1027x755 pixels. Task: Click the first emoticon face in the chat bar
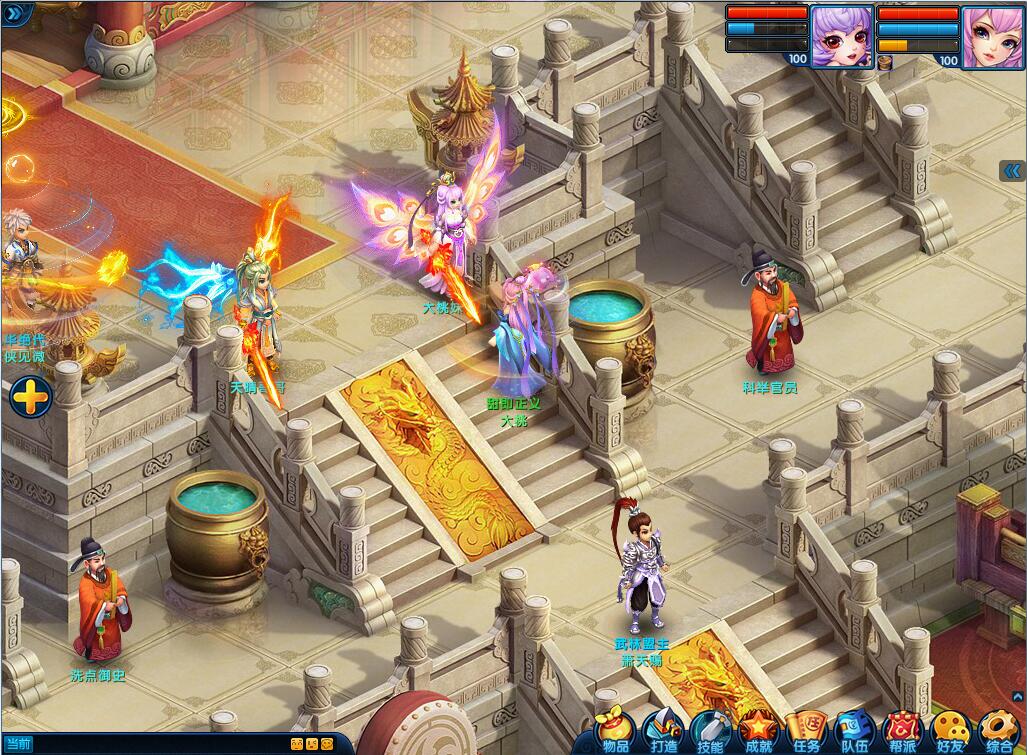click(x=297, y=744)
